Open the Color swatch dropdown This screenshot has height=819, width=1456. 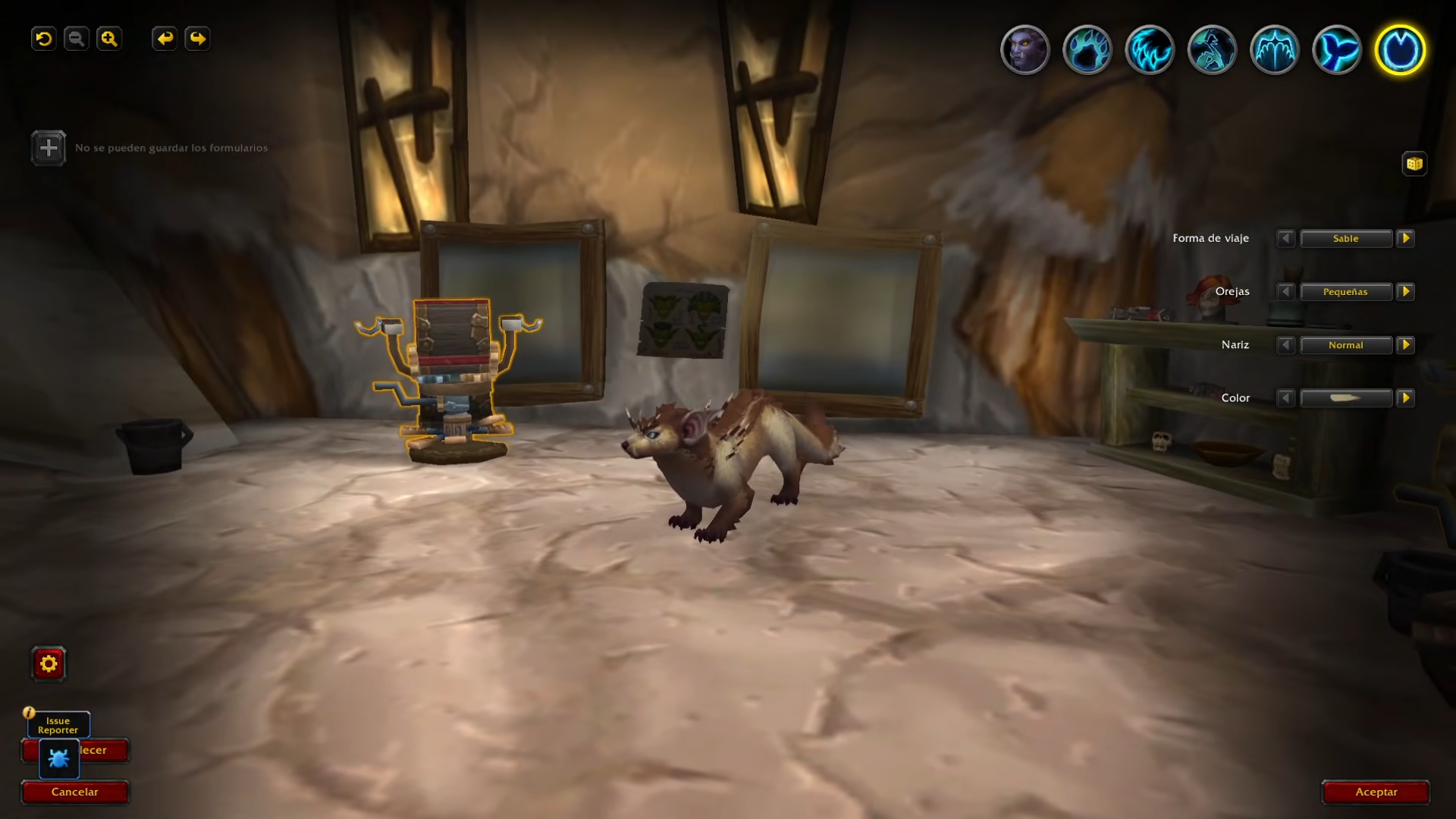click(x=1346, y=398)
